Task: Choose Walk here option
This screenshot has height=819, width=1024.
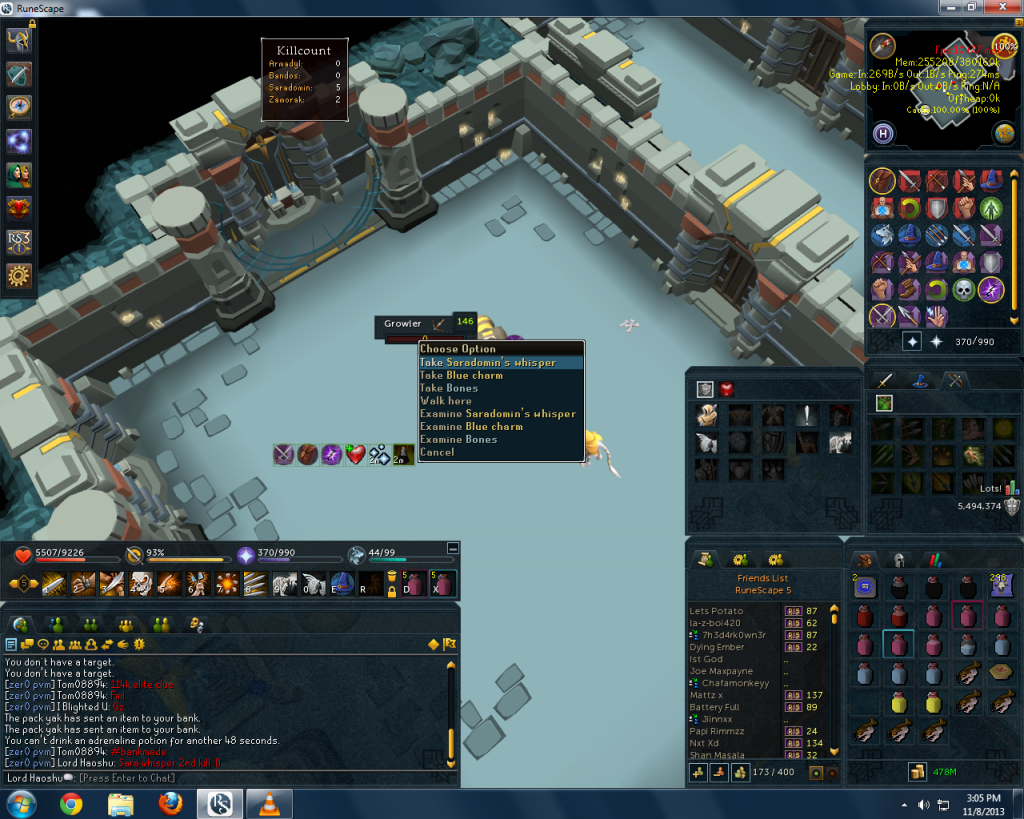Action: point(445,401)
